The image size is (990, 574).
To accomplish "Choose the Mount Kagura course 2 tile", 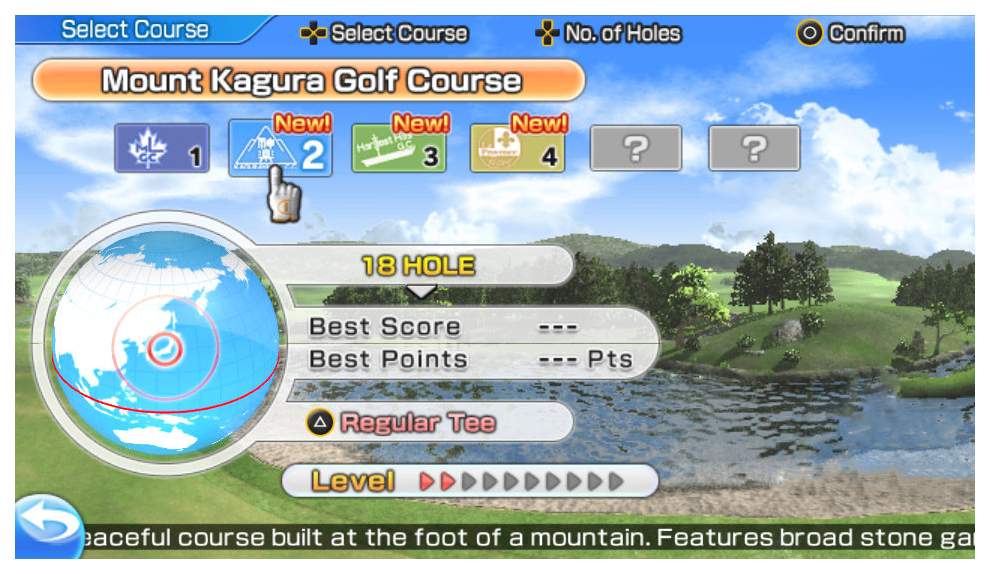I will [x=280, y=149].
